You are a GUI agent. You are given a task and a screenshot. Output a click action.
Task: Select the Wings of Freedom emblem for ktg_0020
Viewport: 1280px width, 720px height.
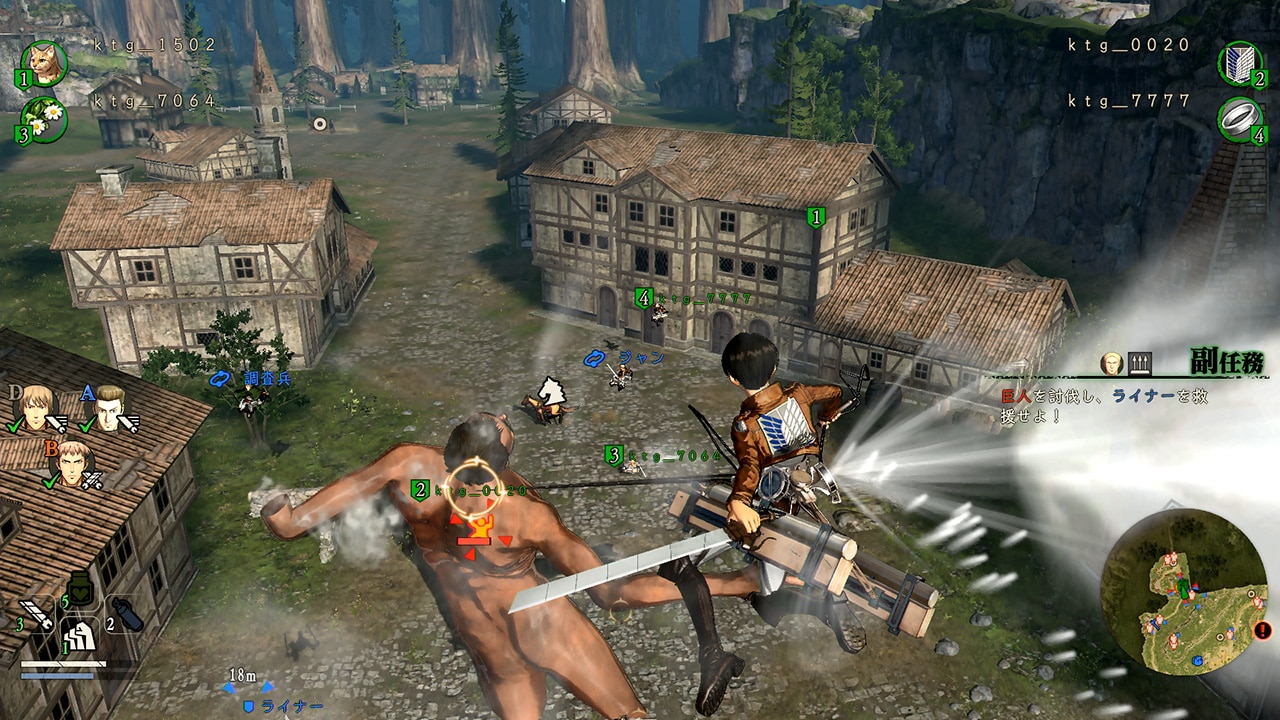coord(1241,63)
